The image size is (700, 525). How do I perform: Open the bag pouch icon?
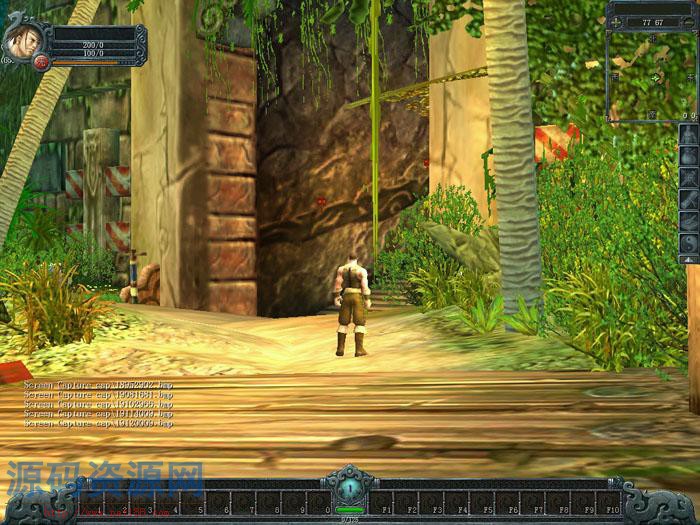pyautogui.click(x=689, y=156)
